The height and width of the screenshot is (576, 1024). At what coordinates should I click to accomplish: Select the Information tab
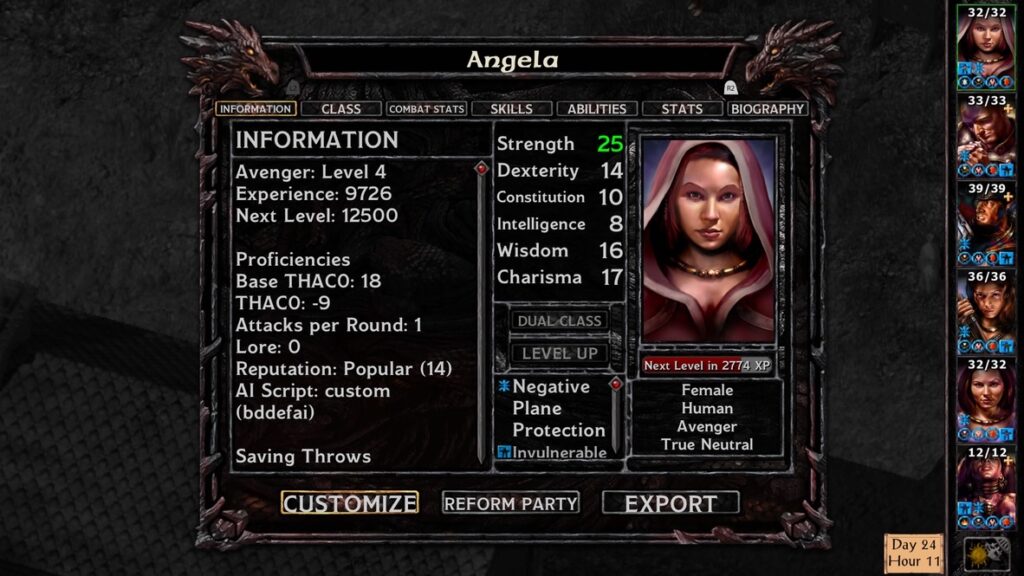pos(255,108)
